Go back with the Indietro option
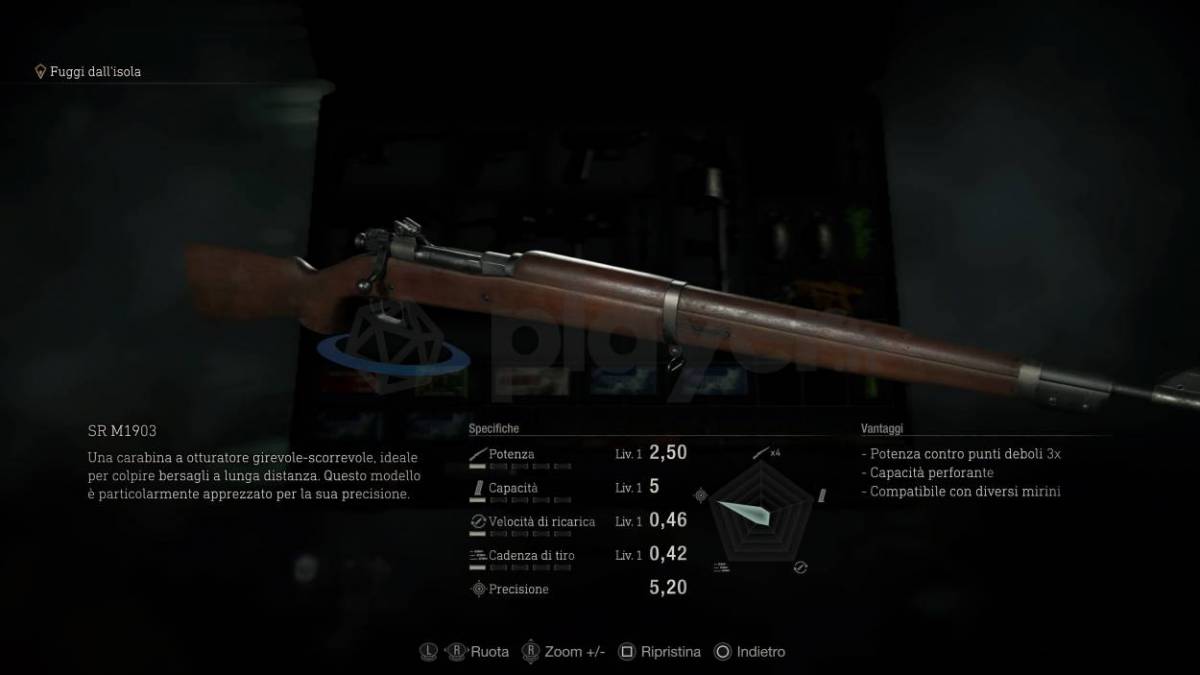 [750, 652]
